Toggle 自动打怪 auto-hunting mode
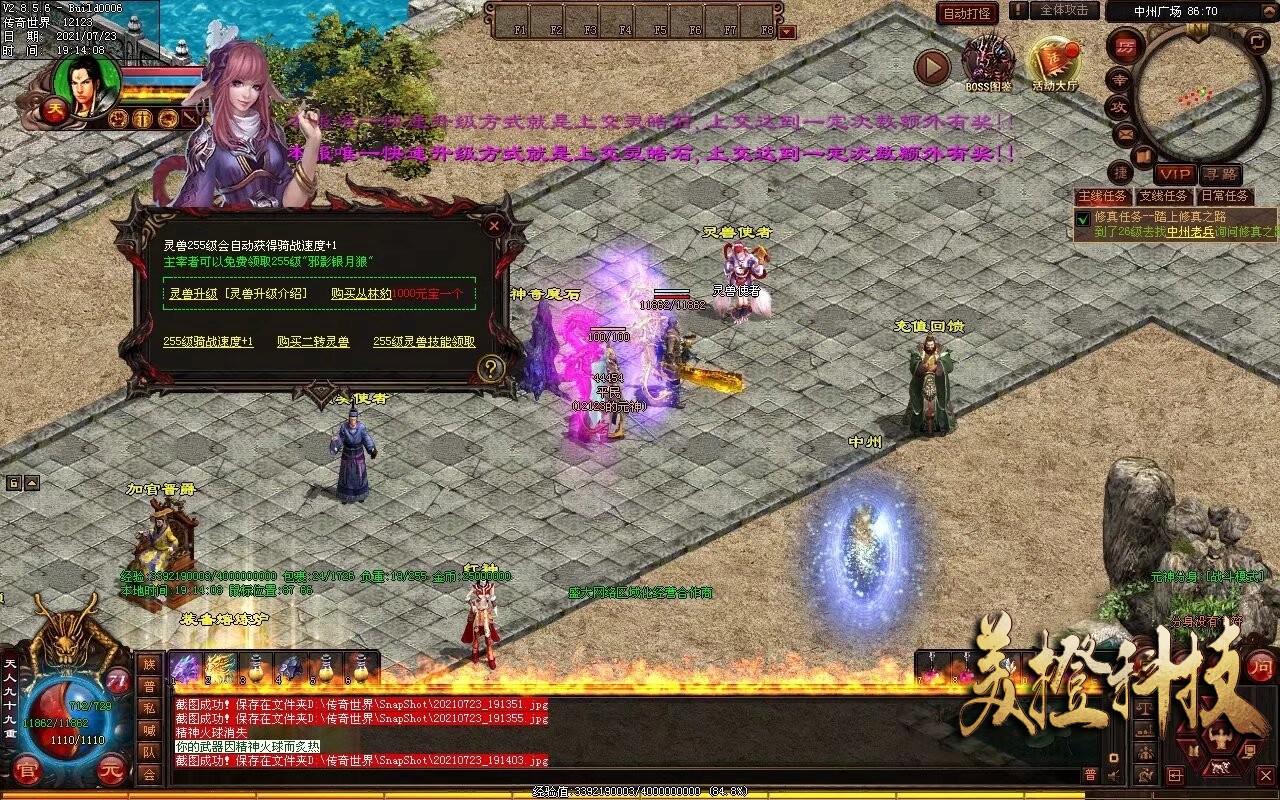1280x800 pixels. click(x=968, y=12)
